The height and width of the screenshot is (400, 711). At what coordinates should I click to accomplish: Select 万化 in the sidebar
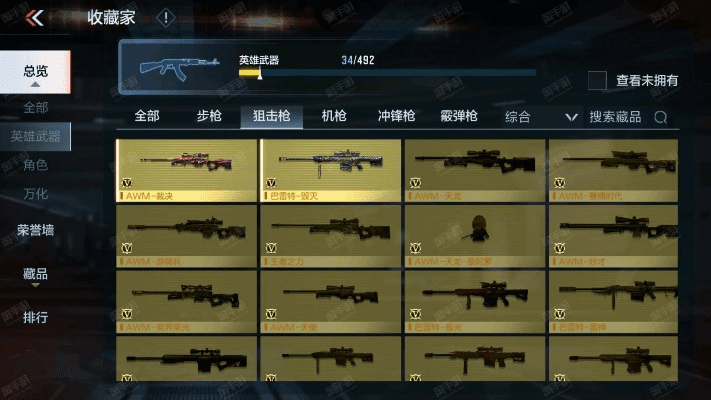pos(35,194)
